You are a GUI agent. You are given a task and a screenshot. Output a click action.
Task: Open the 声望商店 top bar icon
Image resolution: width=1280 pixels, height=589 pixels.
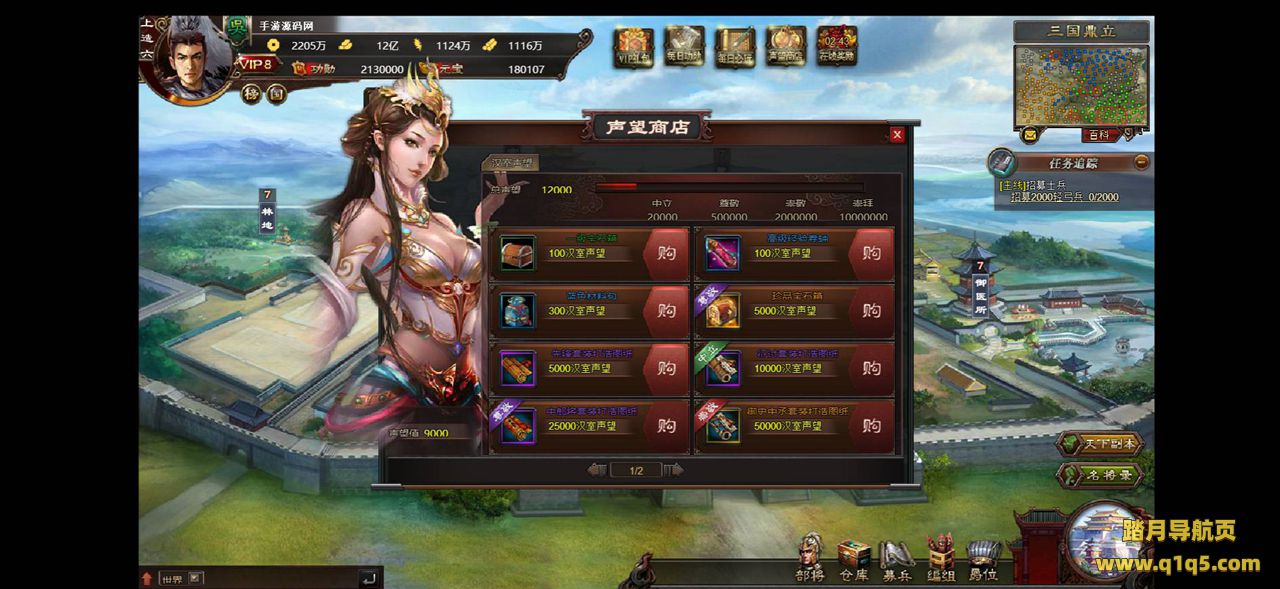786,47
